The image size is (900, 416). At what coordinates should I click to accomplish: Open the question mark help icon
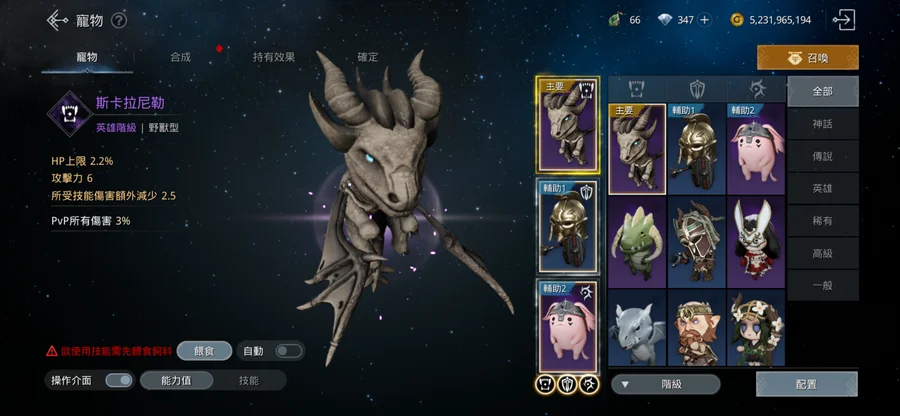(x=119, y=20)
